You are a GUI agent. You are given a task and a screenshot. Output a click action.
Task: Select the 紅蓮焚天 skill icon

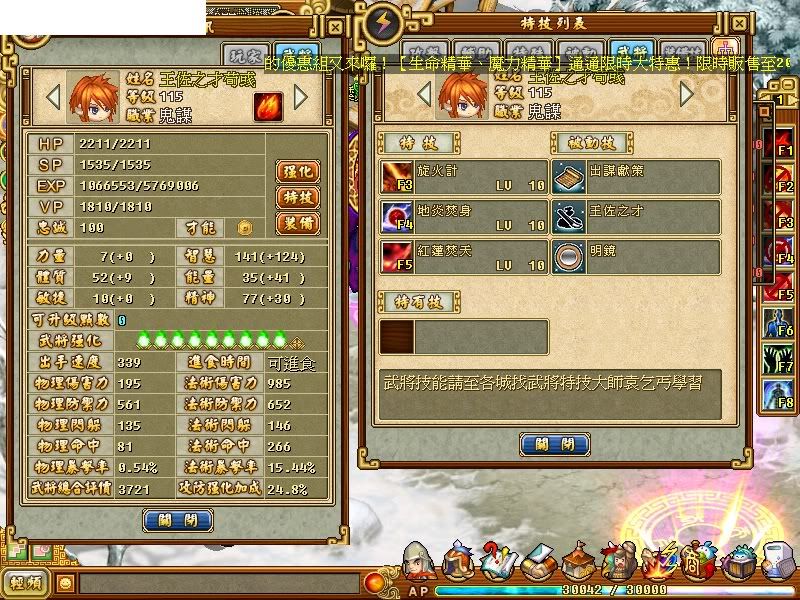pyautogui.click(x=396, y=254)
